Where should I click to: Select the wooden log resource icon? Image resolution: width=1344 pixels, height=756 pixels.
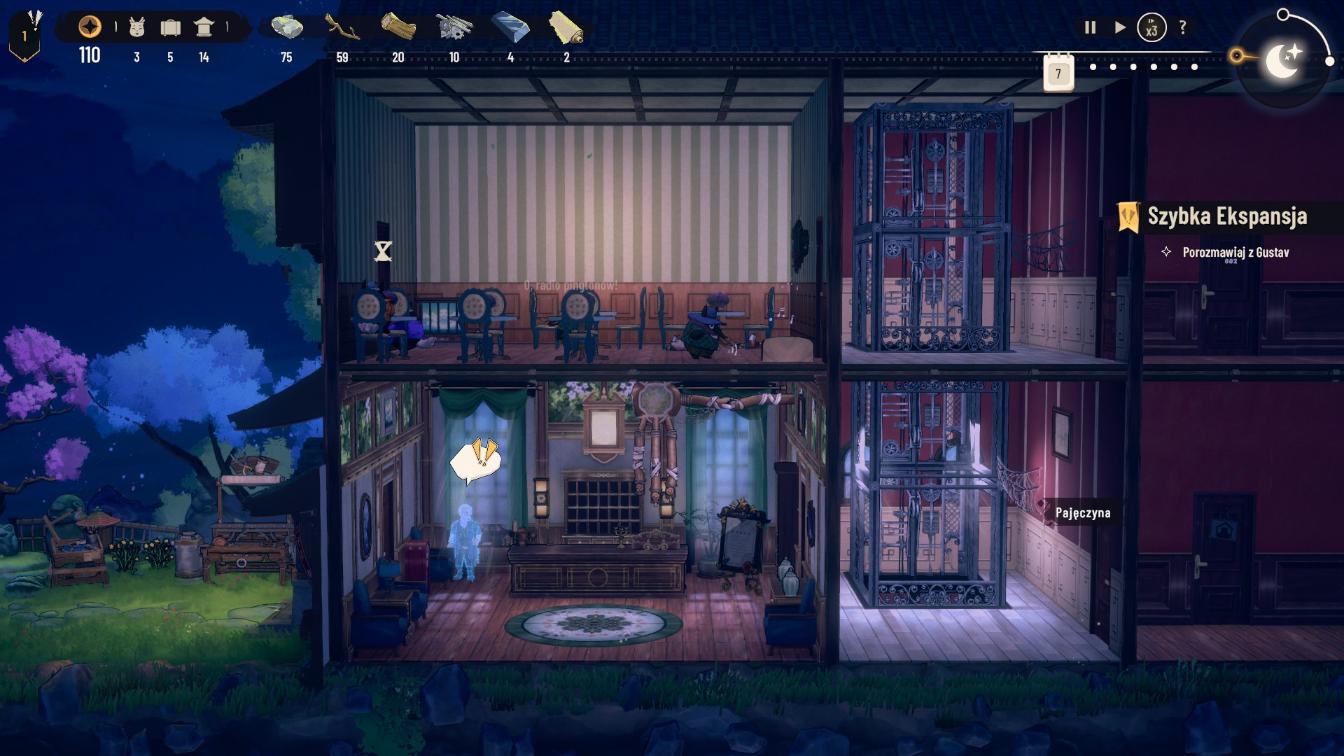coord(398,27)
